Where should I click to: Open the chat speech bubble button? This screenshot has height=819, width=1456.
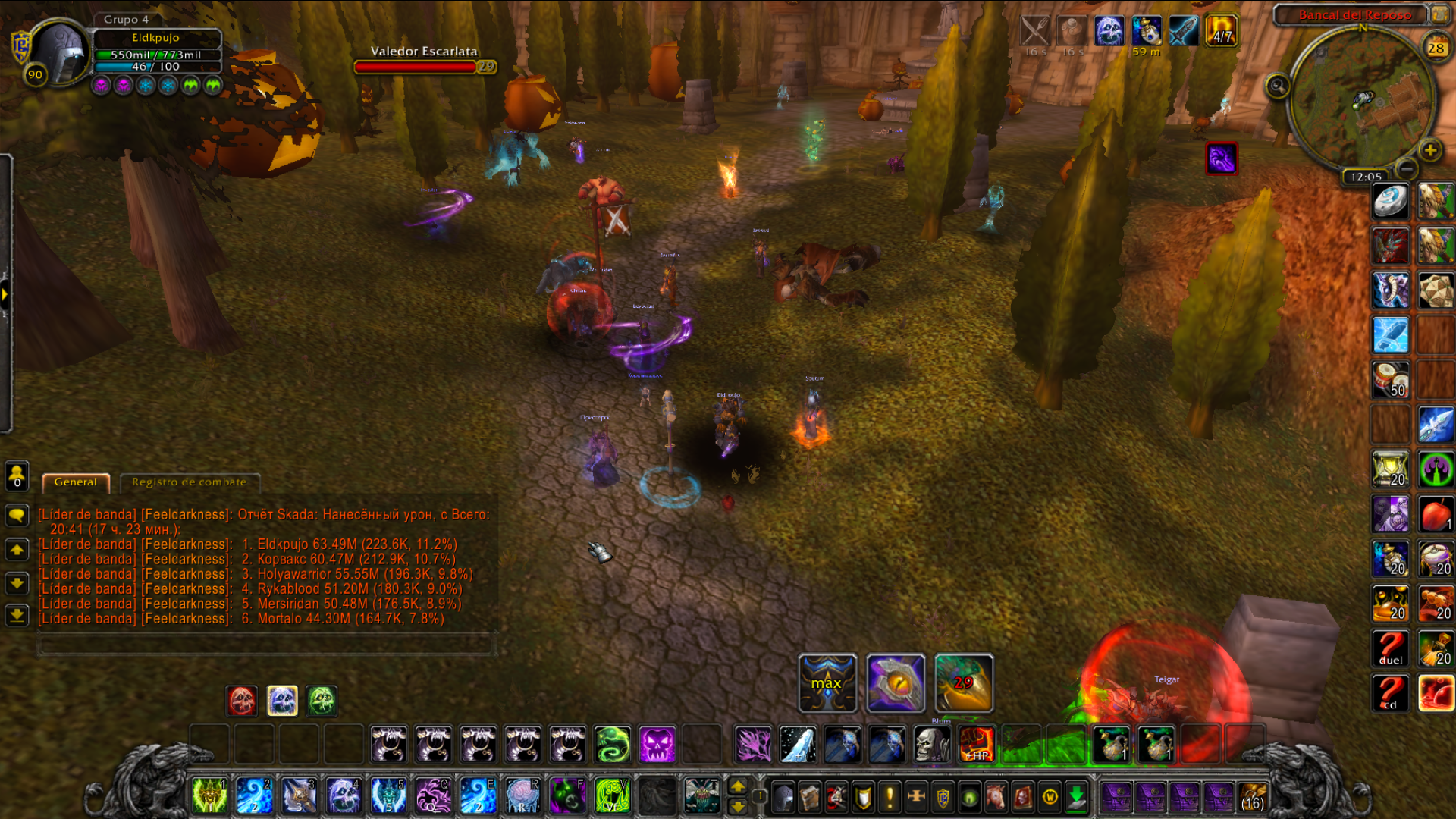[17, 516]
